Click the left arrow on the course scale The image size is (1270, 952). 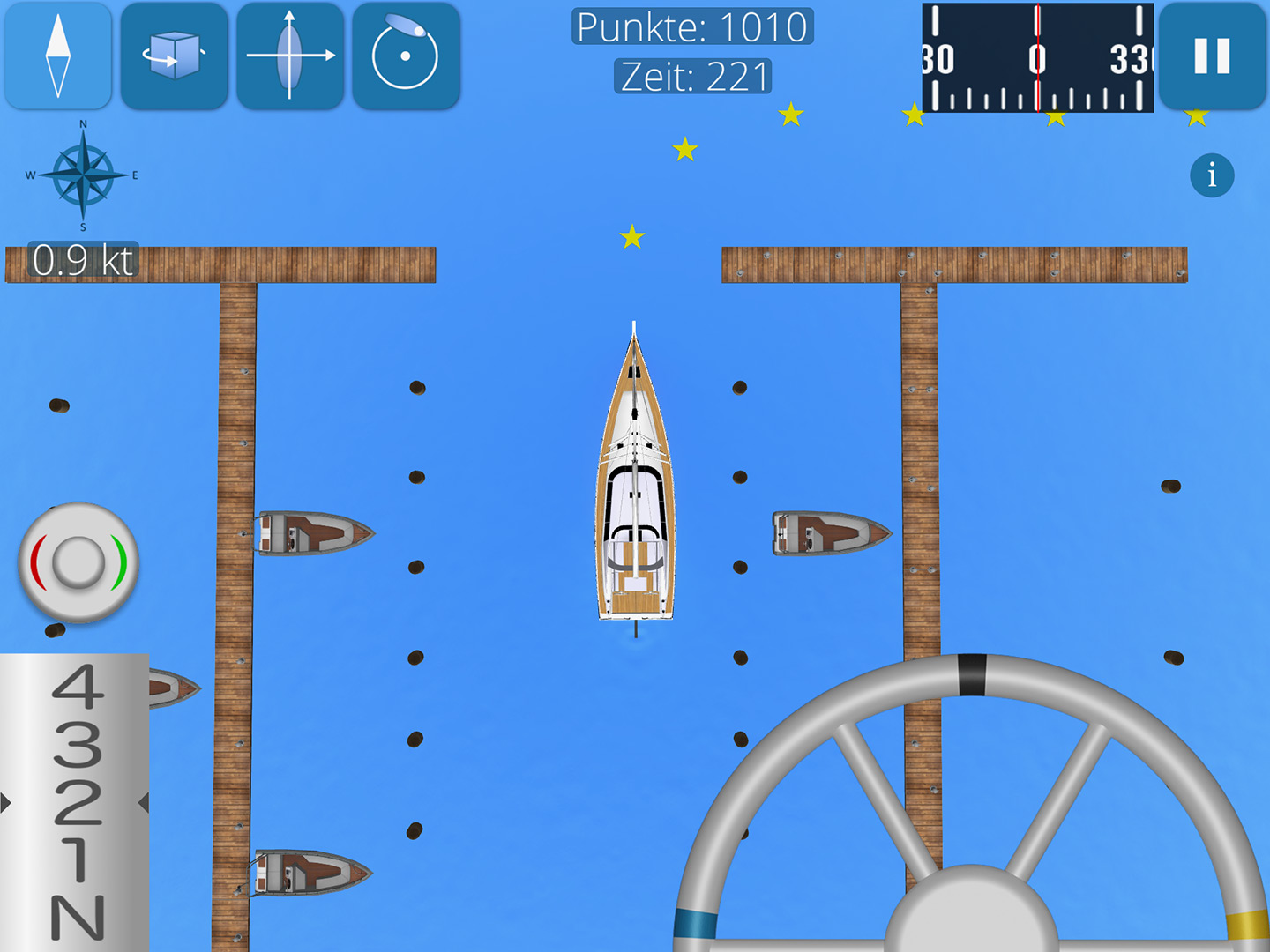click(7, 802)
